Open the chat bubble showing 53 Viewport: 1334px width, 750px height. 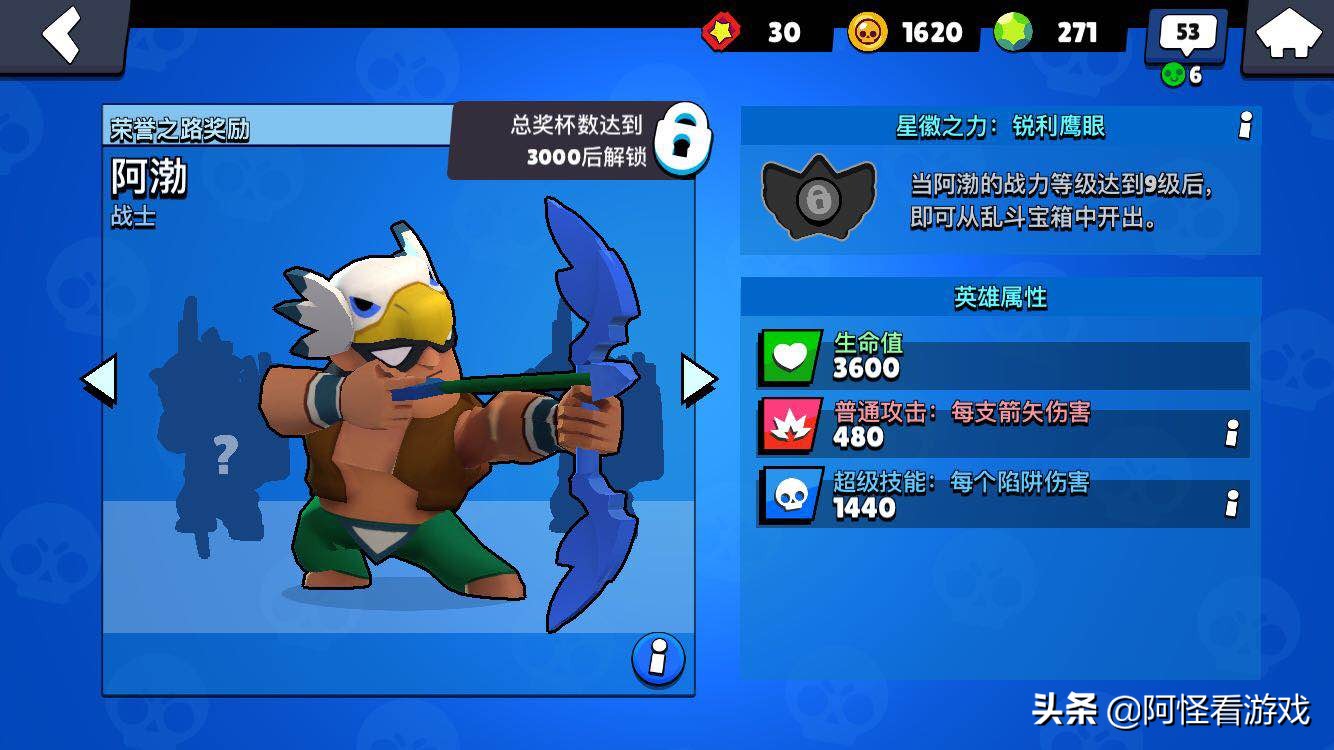(x=1187, y=35)
